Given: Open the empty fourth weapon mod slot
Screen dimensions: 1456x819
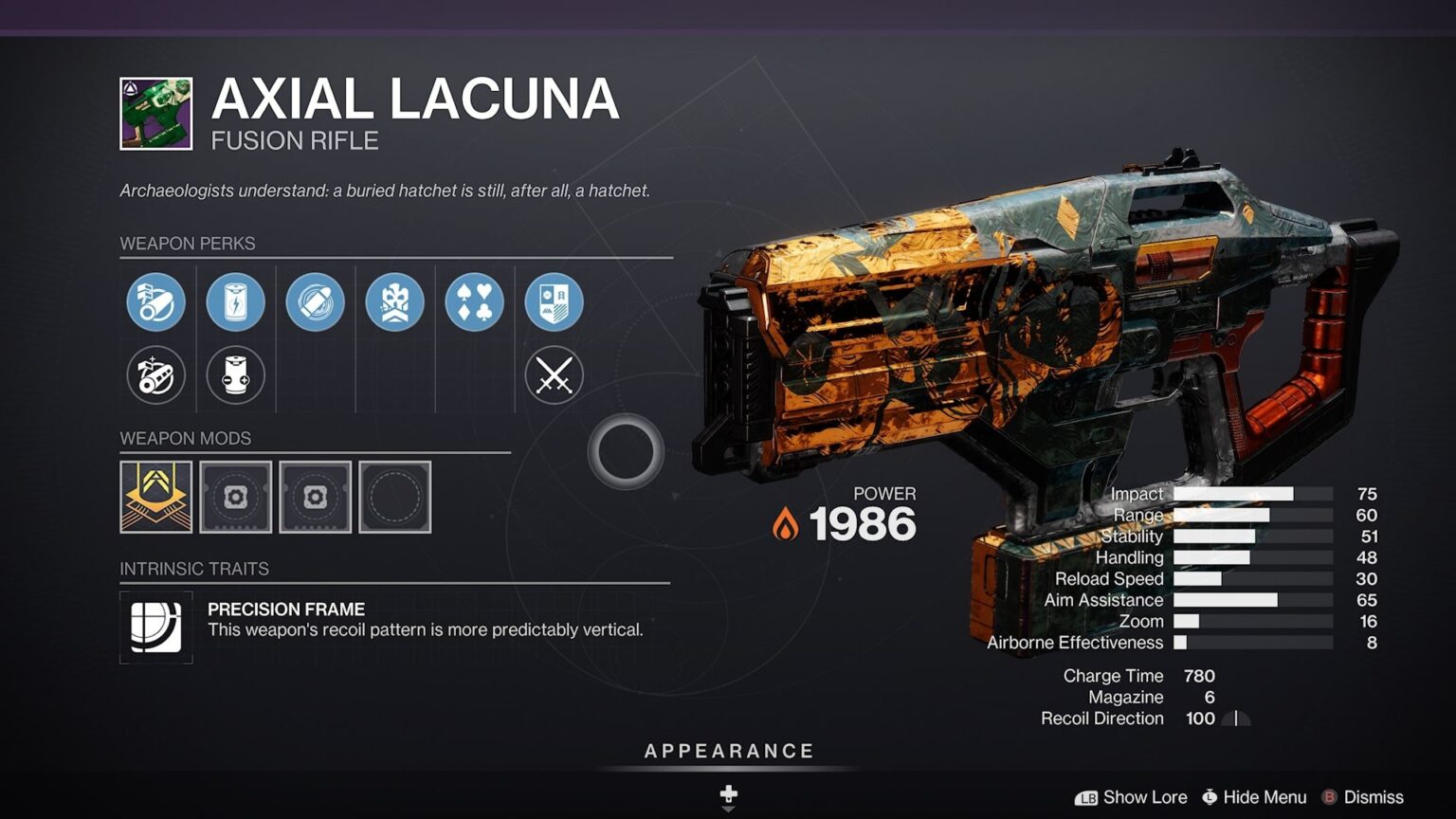Looking at the screenshot, I should pos(395,497).
